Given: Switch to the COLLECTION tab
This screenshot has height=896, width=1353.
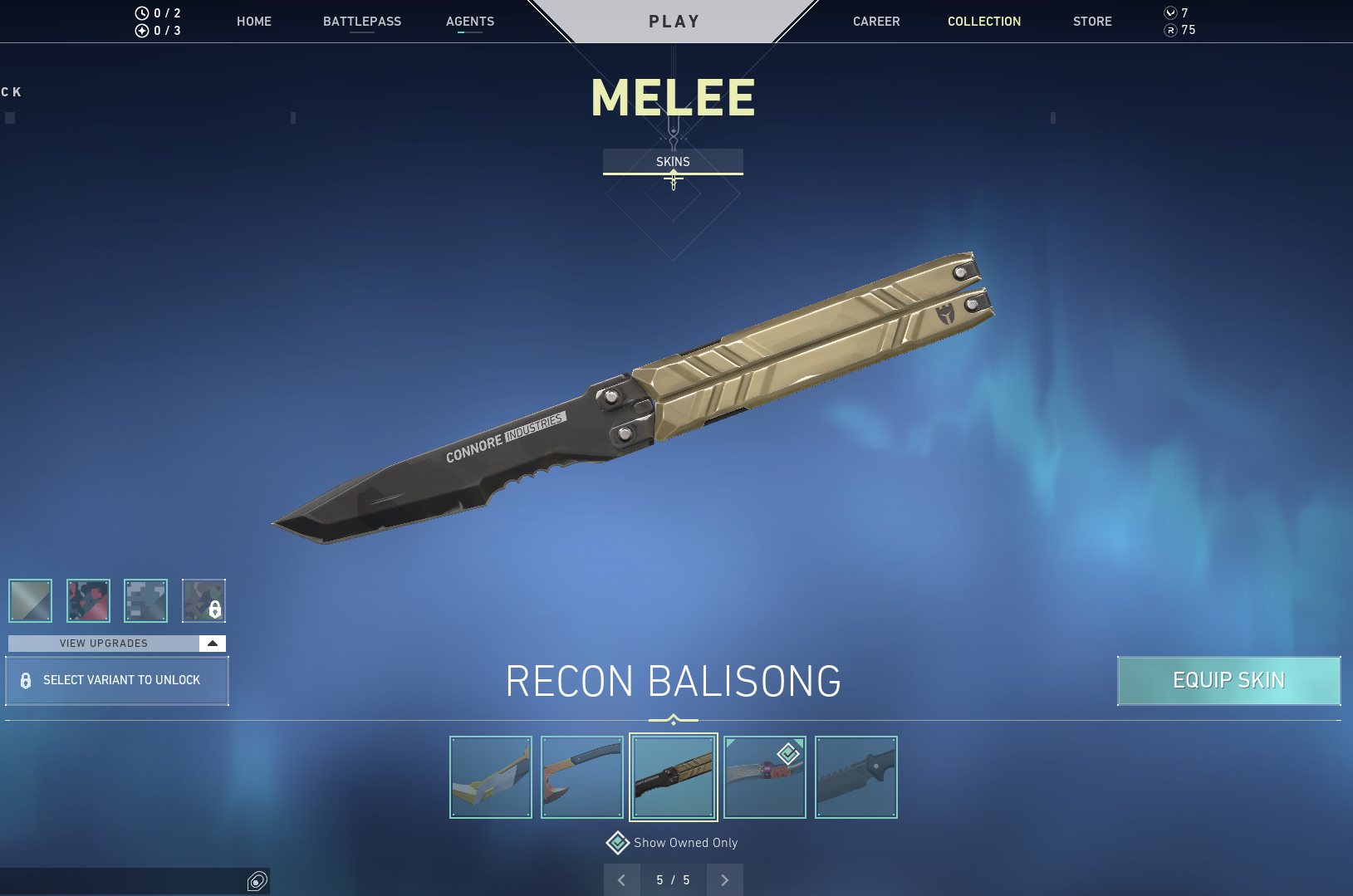Looking at the screenshot, I should click(x=984, y=22).
